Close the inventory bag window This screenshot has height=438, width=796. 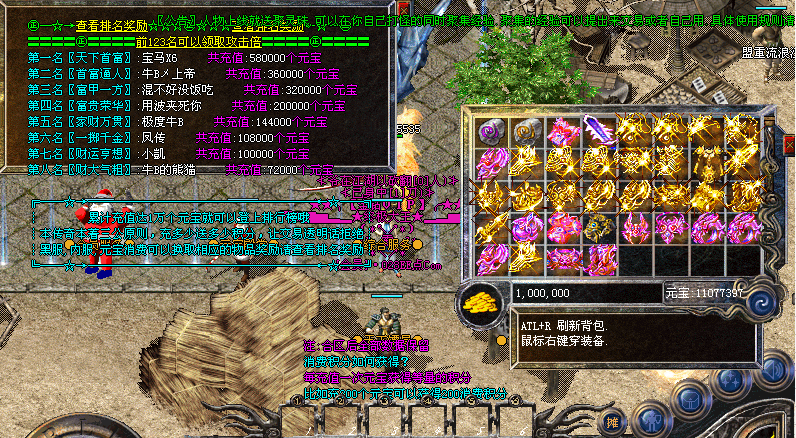point(789,146)
